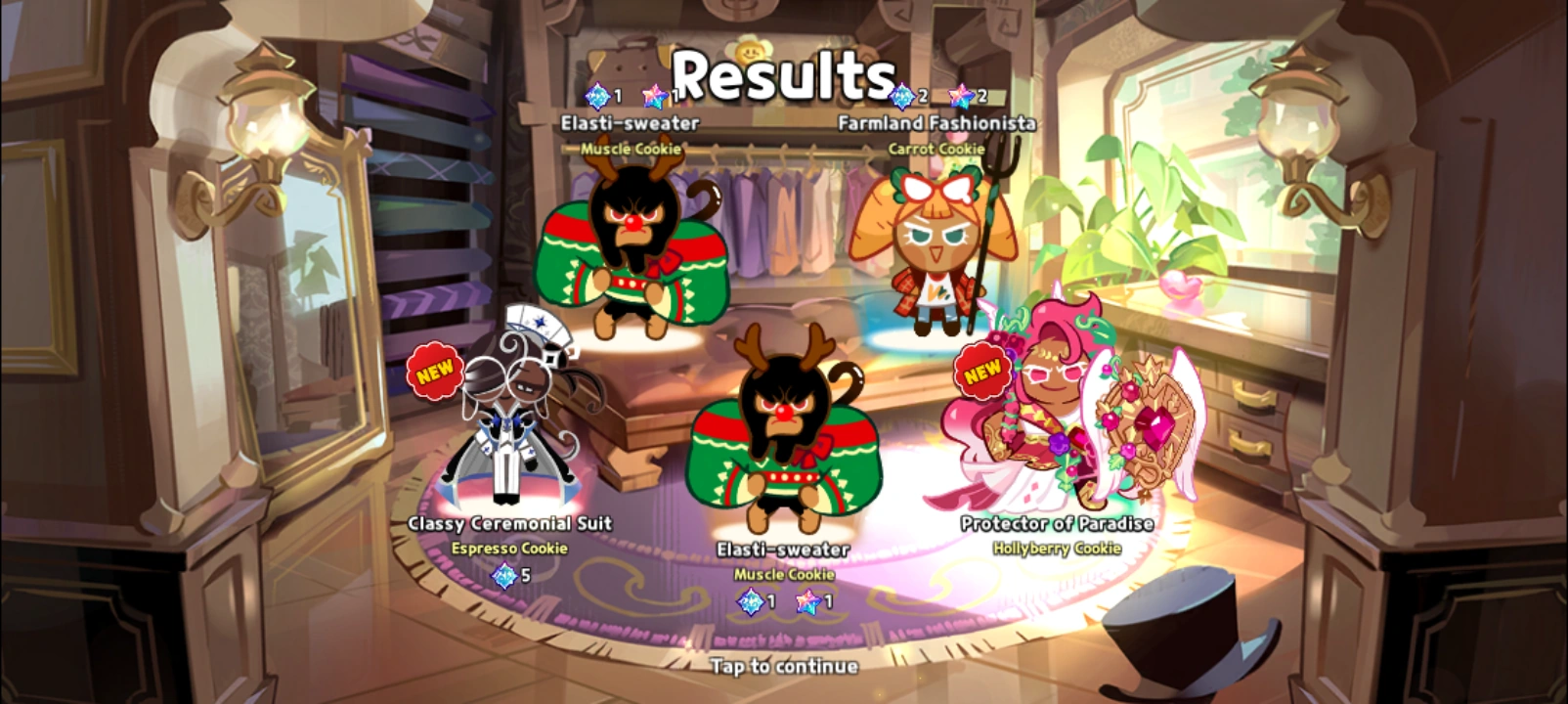The width and height of the screenshot is (1568, 704).
Task: Click the Muscle Cookie name label at top
Action: tap(632, 150)
